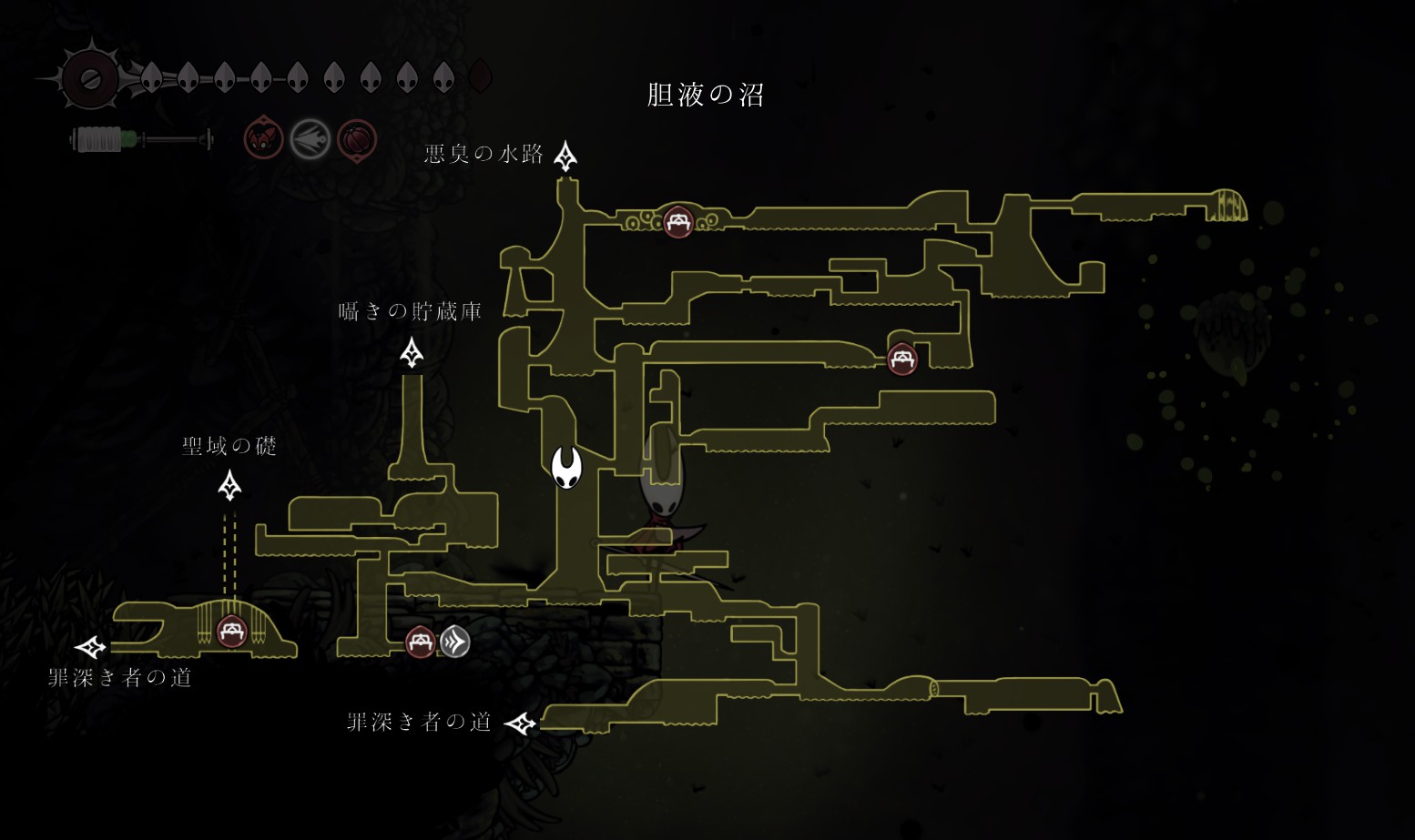
Task: Click the bench marker under the dashed path
Action: coord(231,631)
